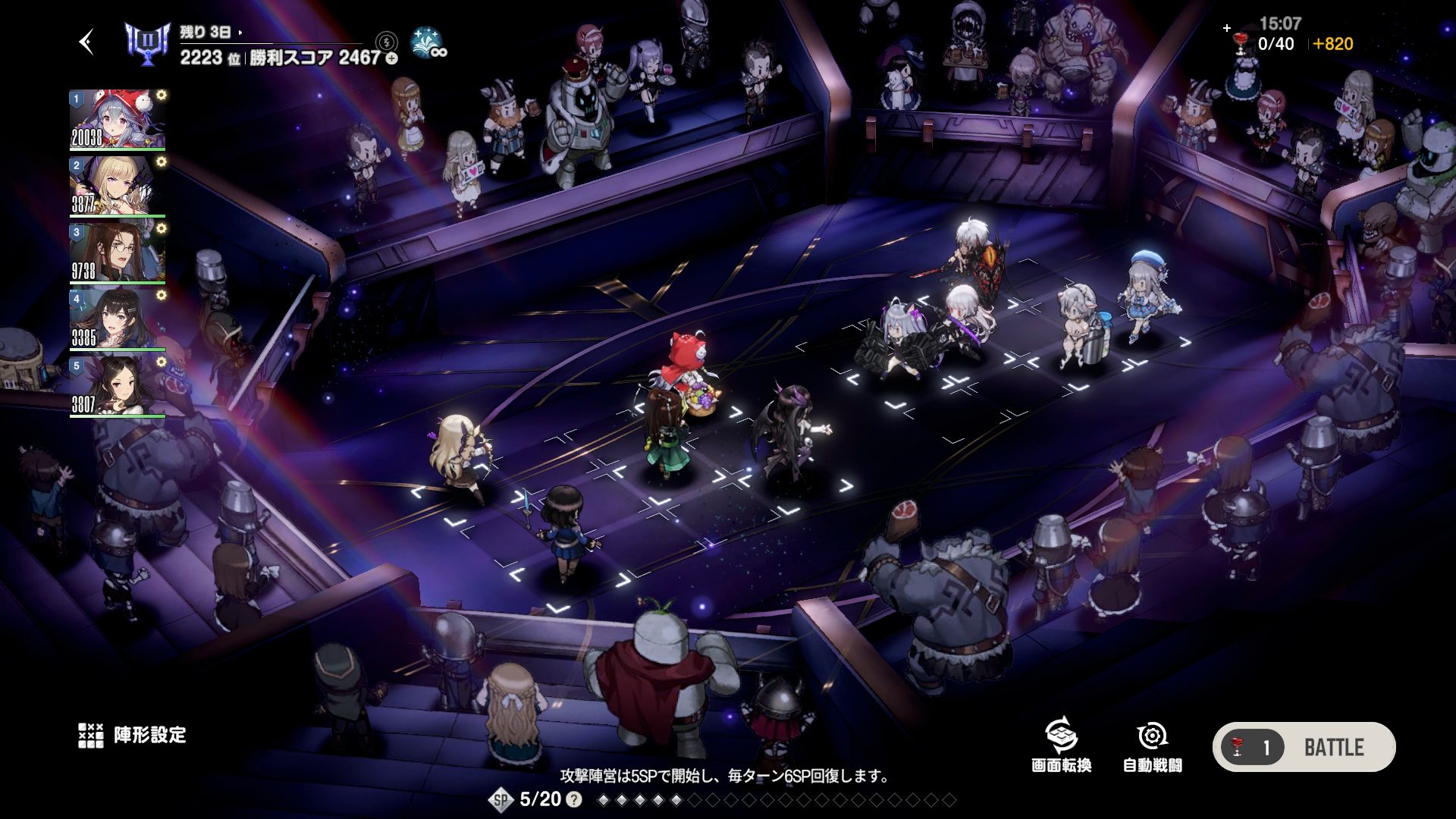Click the circular lightning icon near the score

coord(387,41)
